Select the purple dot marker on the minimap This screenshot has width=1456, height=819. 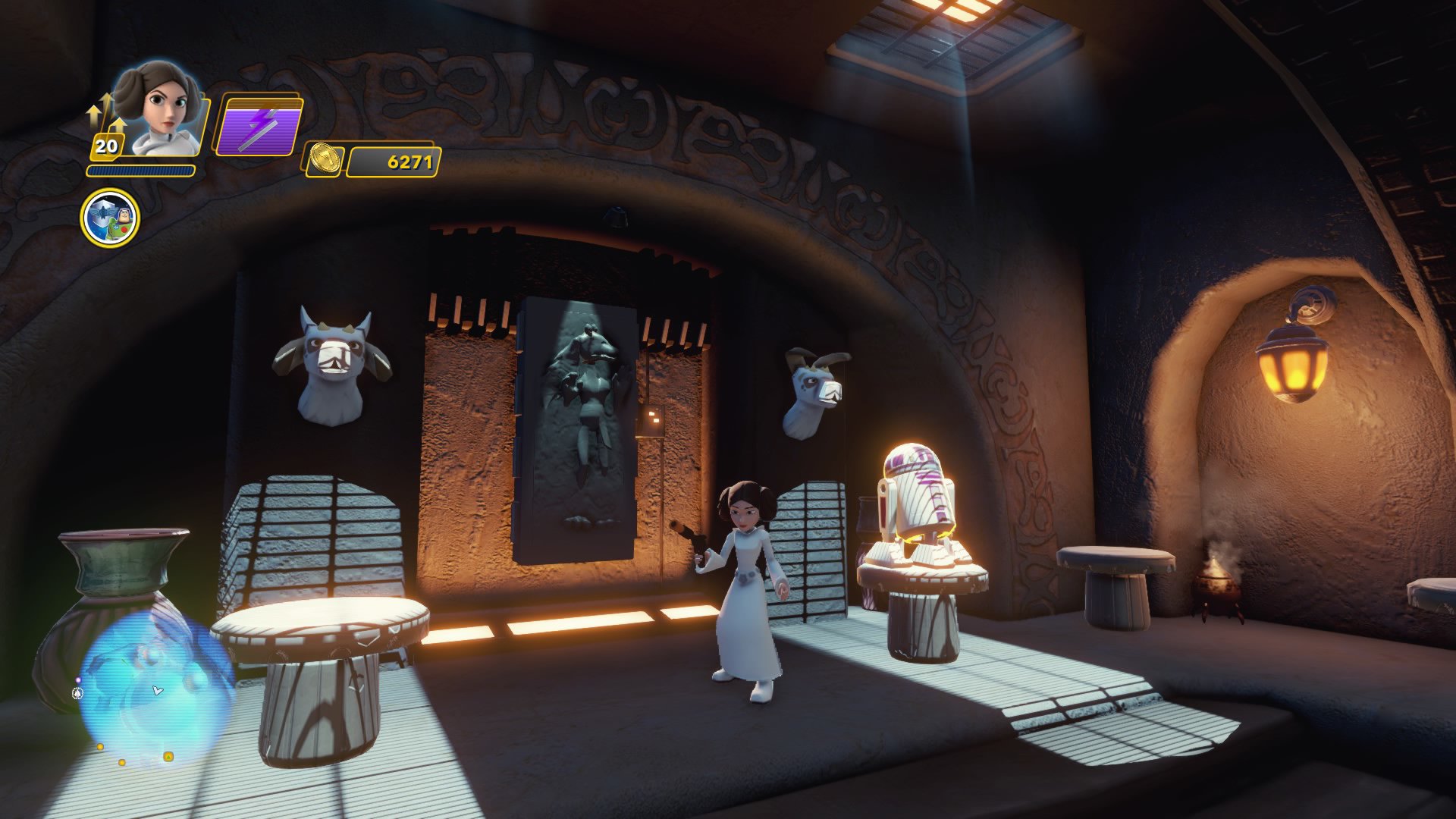pos(79,680)
